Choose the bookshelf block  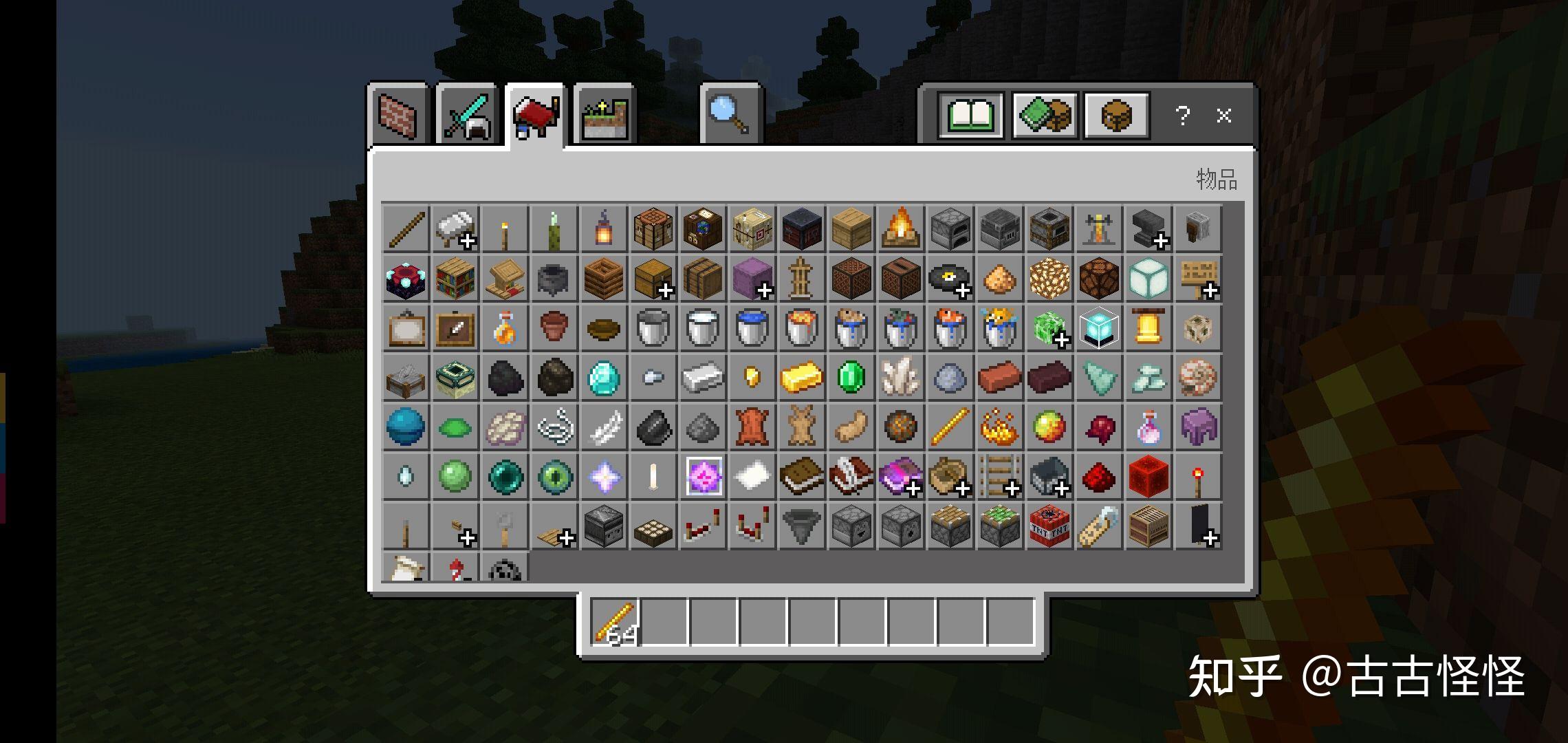455,278
